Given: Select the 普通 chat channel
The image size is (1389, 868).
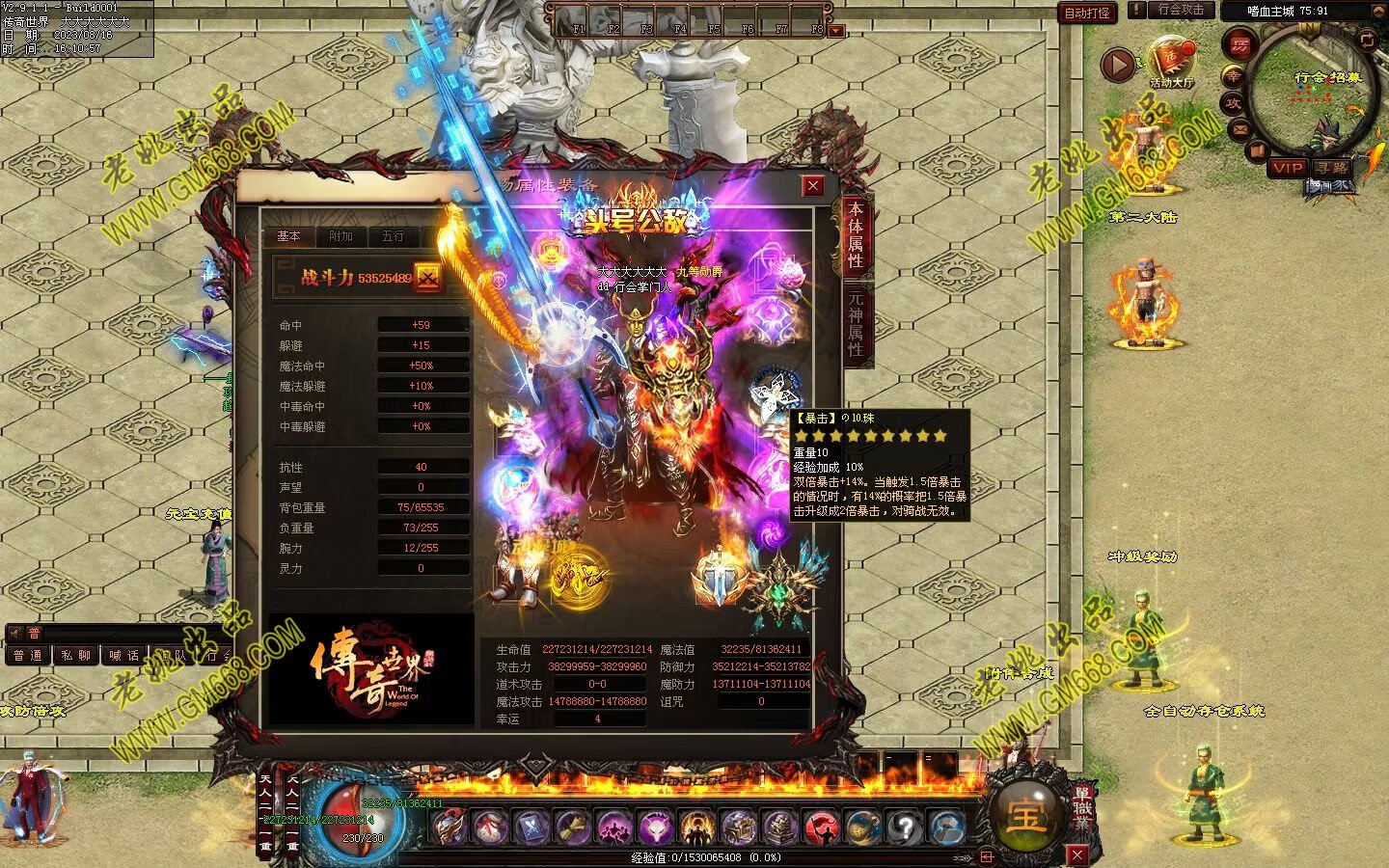Looking at the screenshot, I should [27, 656].
